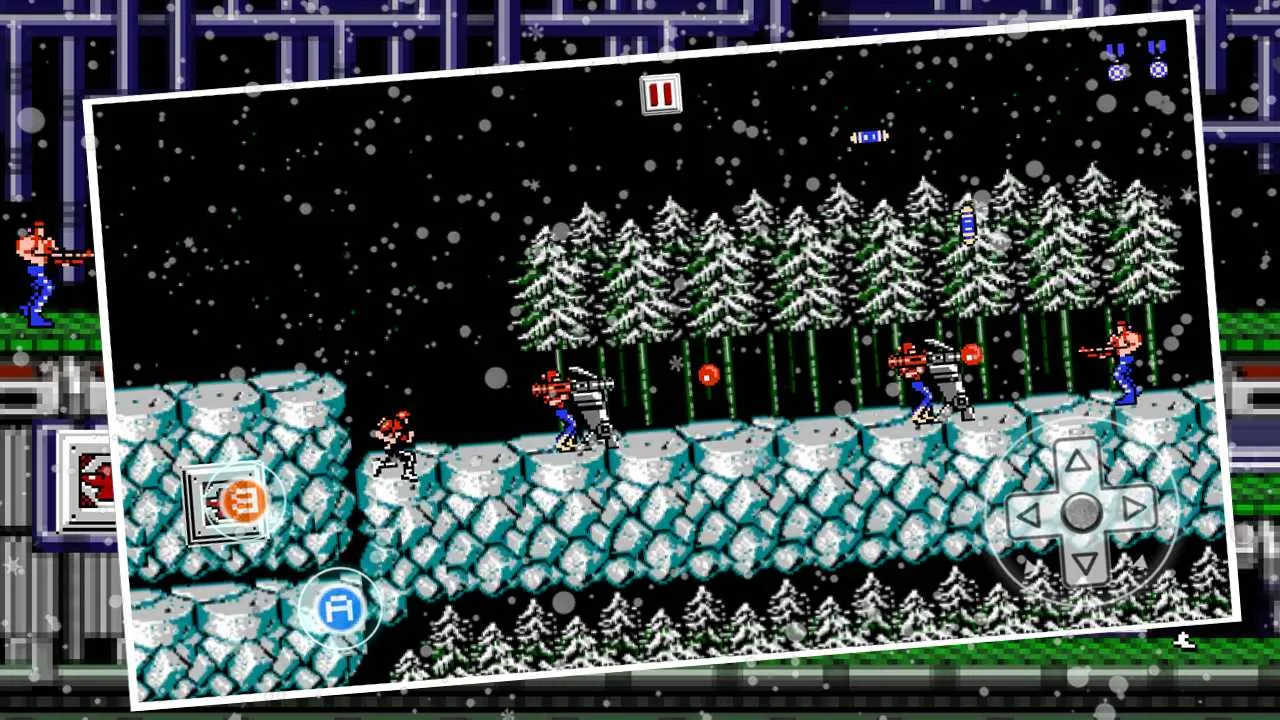Tap the pause icon at top center
Image resolution: width=1280 pixels, height=720 pixels.
660,95
